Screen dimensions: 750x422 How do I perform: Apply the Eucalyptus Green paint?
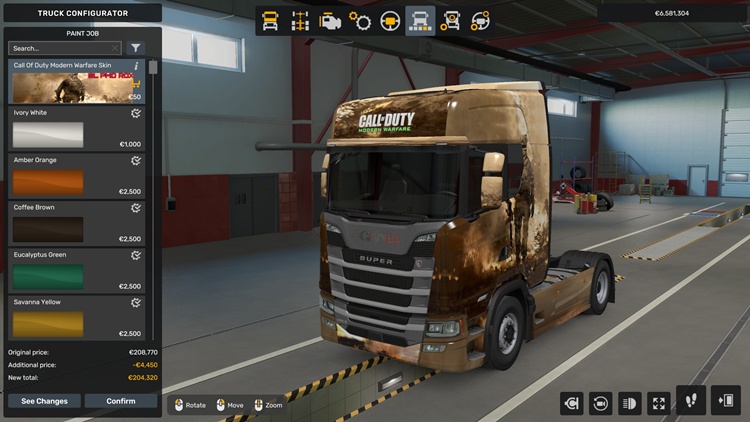tap(77, 272)
